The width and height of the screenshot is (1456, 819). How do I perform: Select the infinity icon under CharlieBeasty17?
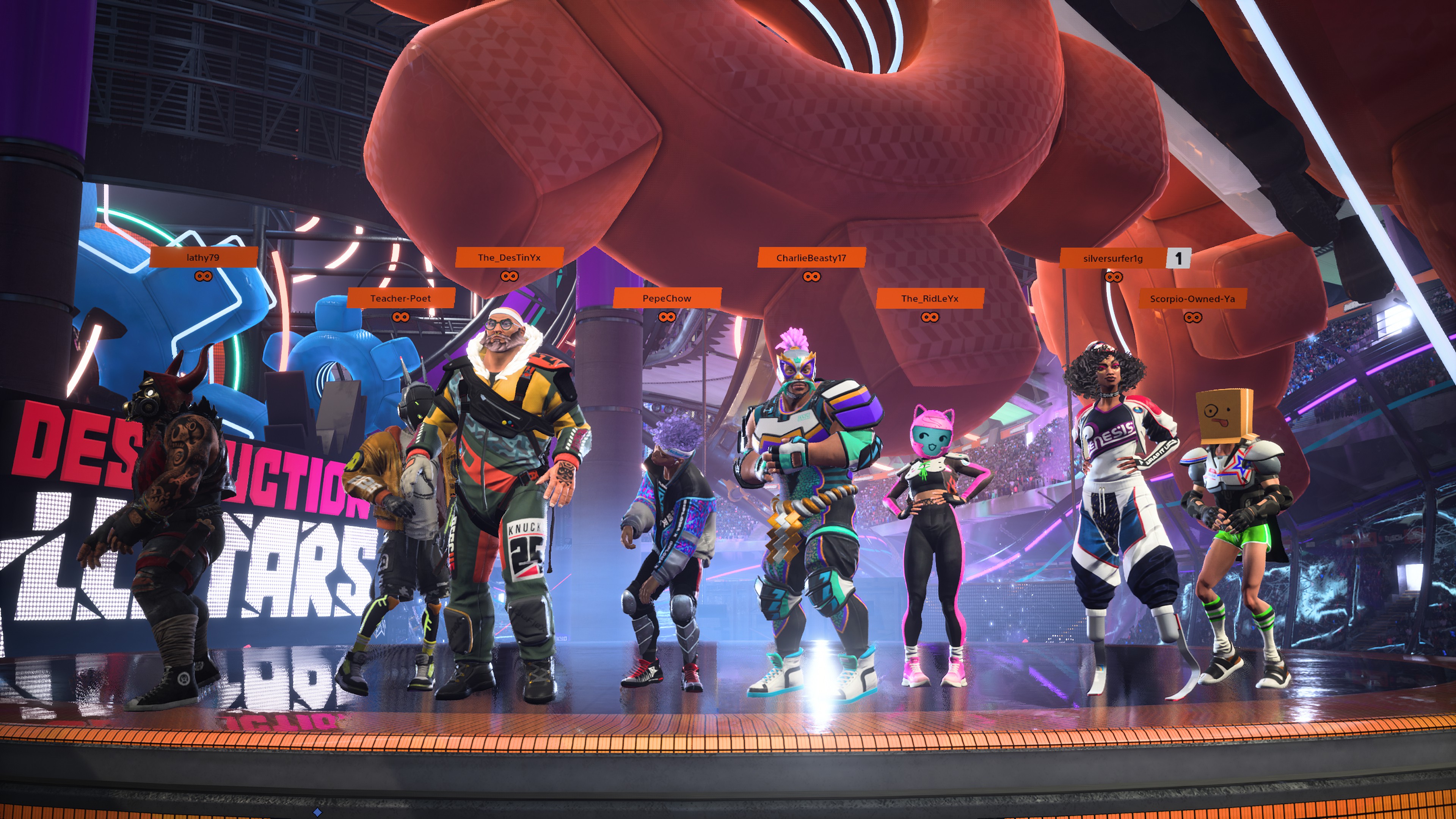click(812, 276)
